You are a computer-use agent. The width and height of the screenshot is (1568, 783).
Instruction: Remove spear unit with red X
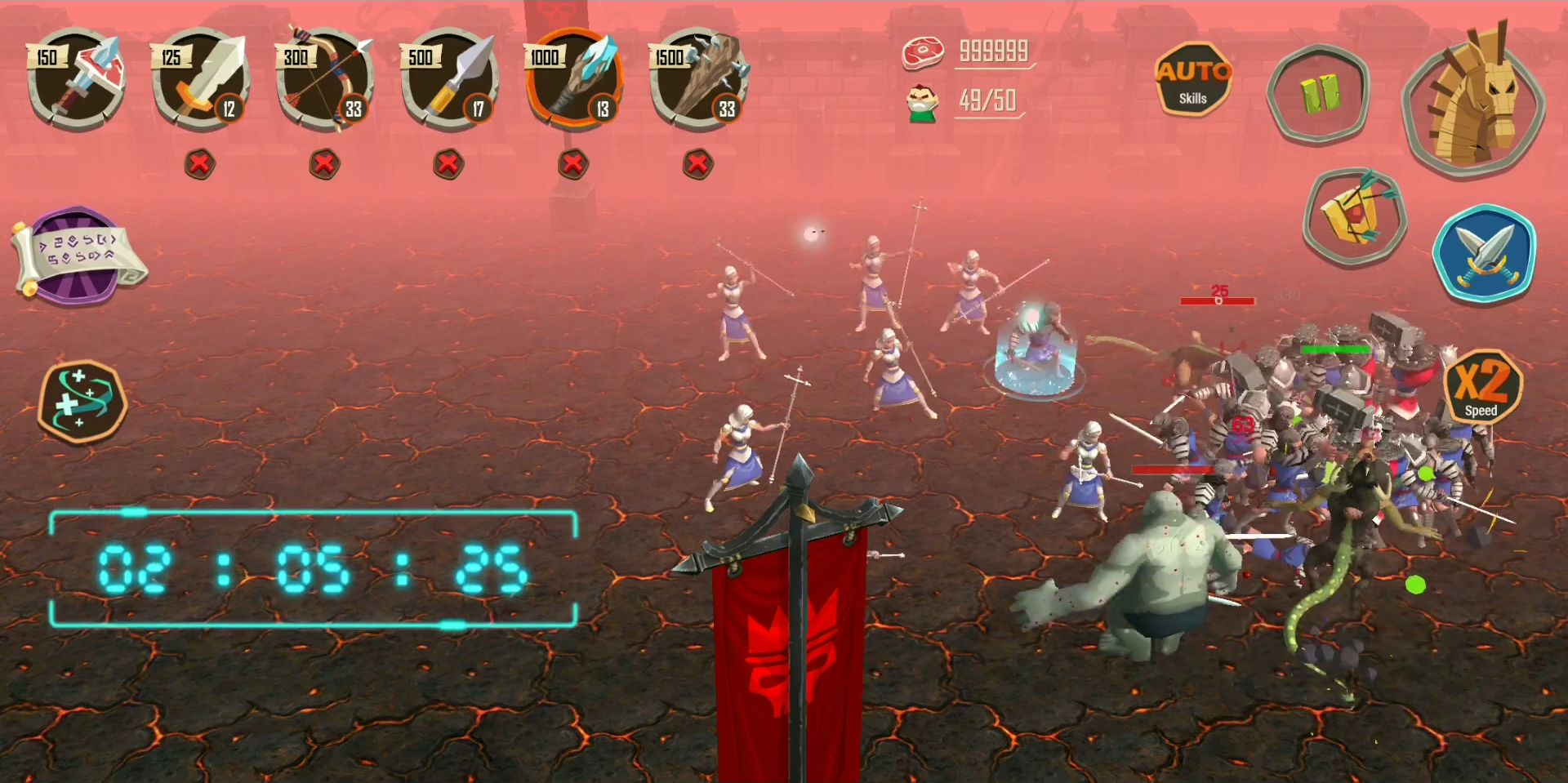pyautogui.click(x=448, y=164)
